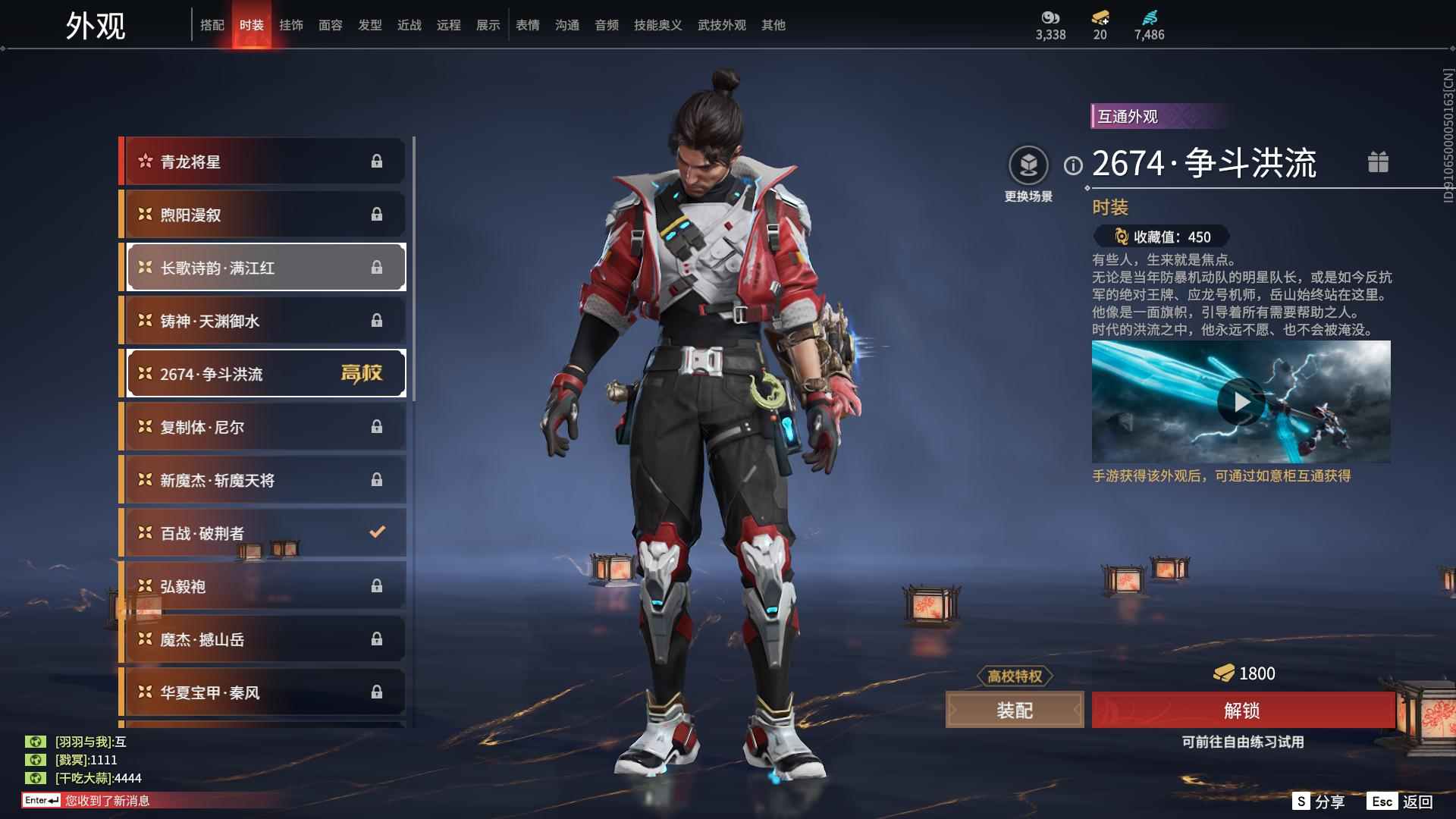
Task: Click the 更换场景 scene change icon
Action: [x=1028, y=166]
